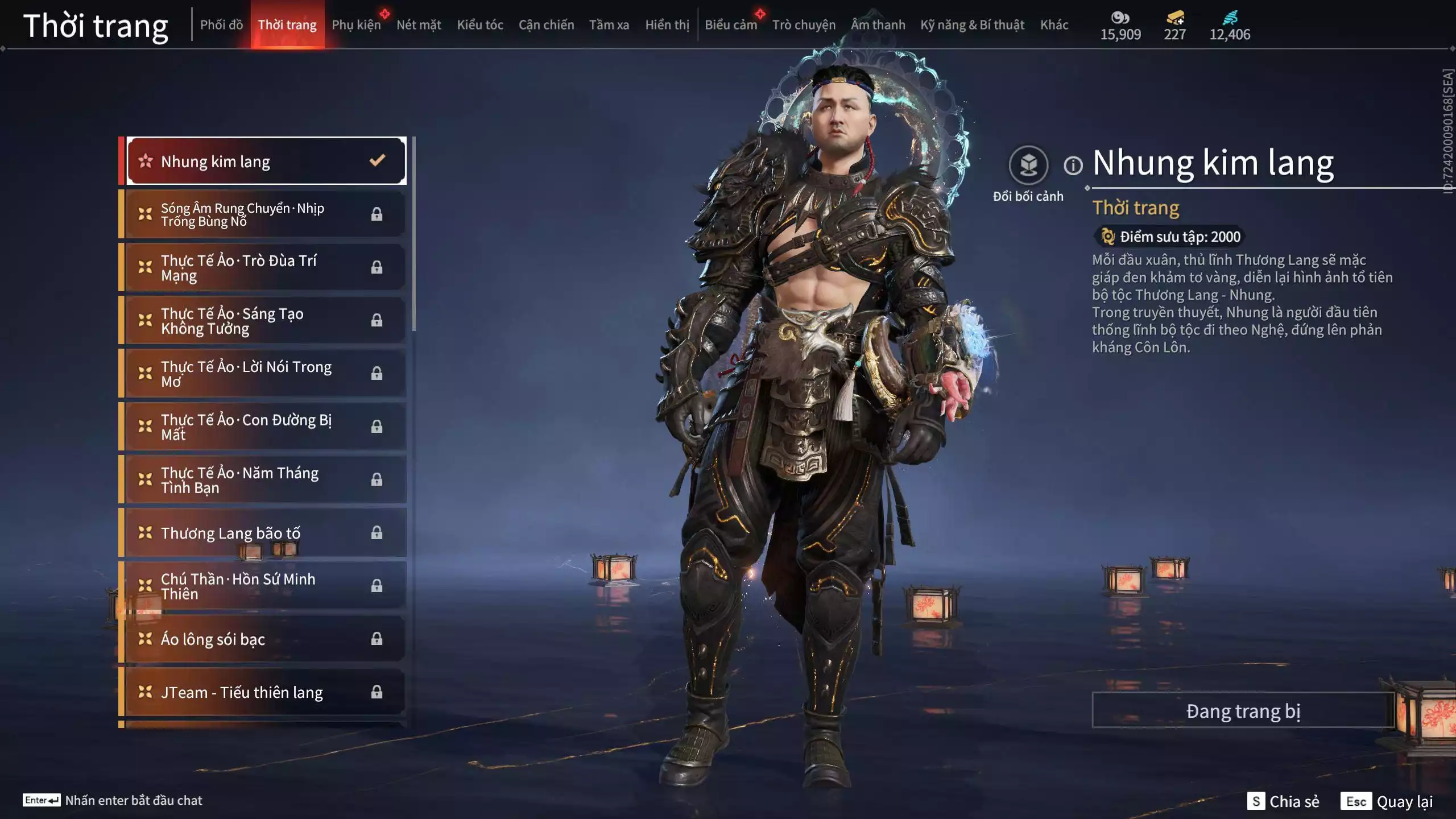
Task: Click the Chia sẻ share button
Action: point(1284,801)
